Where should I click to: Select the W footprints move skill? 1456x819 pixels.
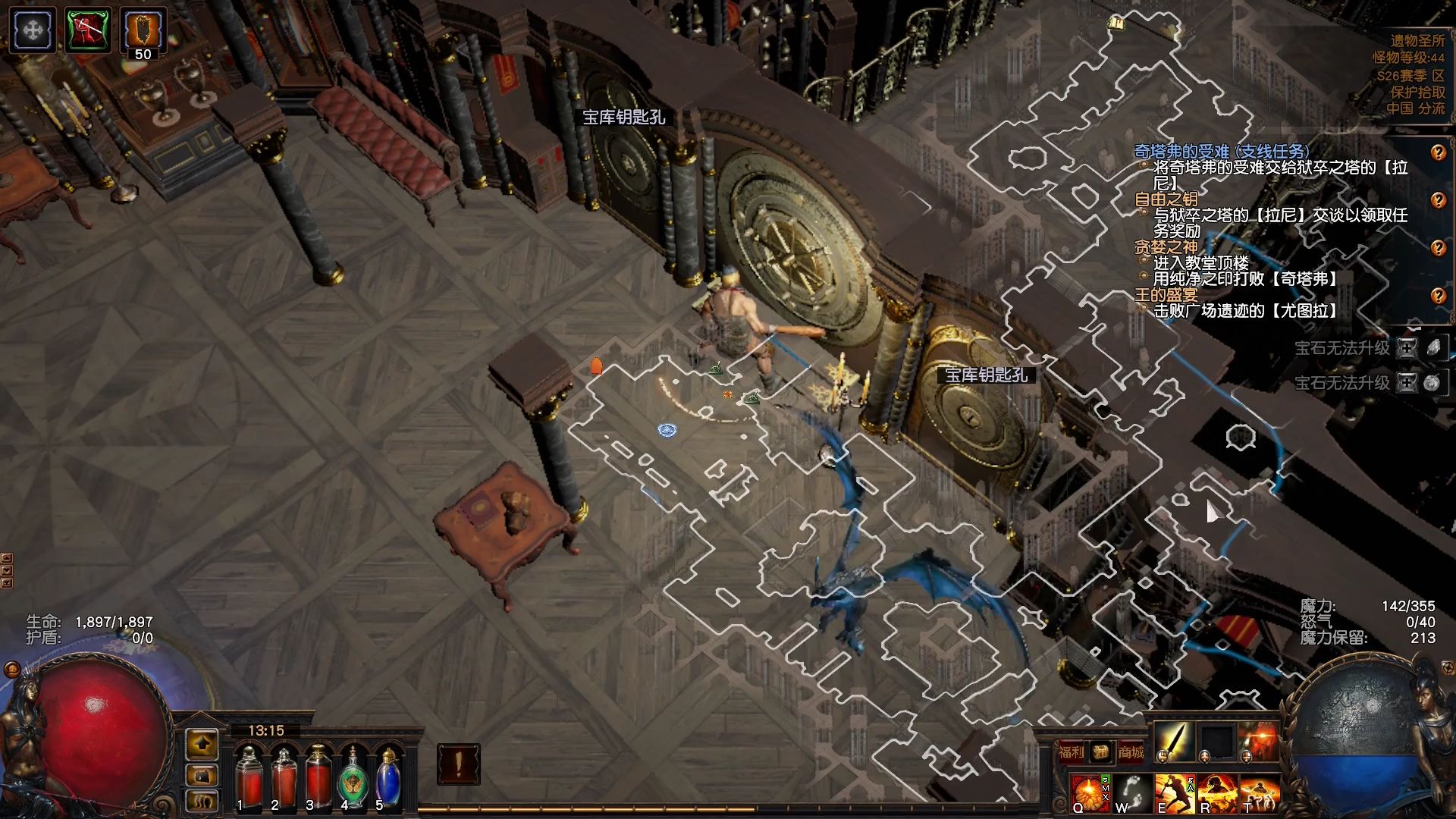point(1131,793)
